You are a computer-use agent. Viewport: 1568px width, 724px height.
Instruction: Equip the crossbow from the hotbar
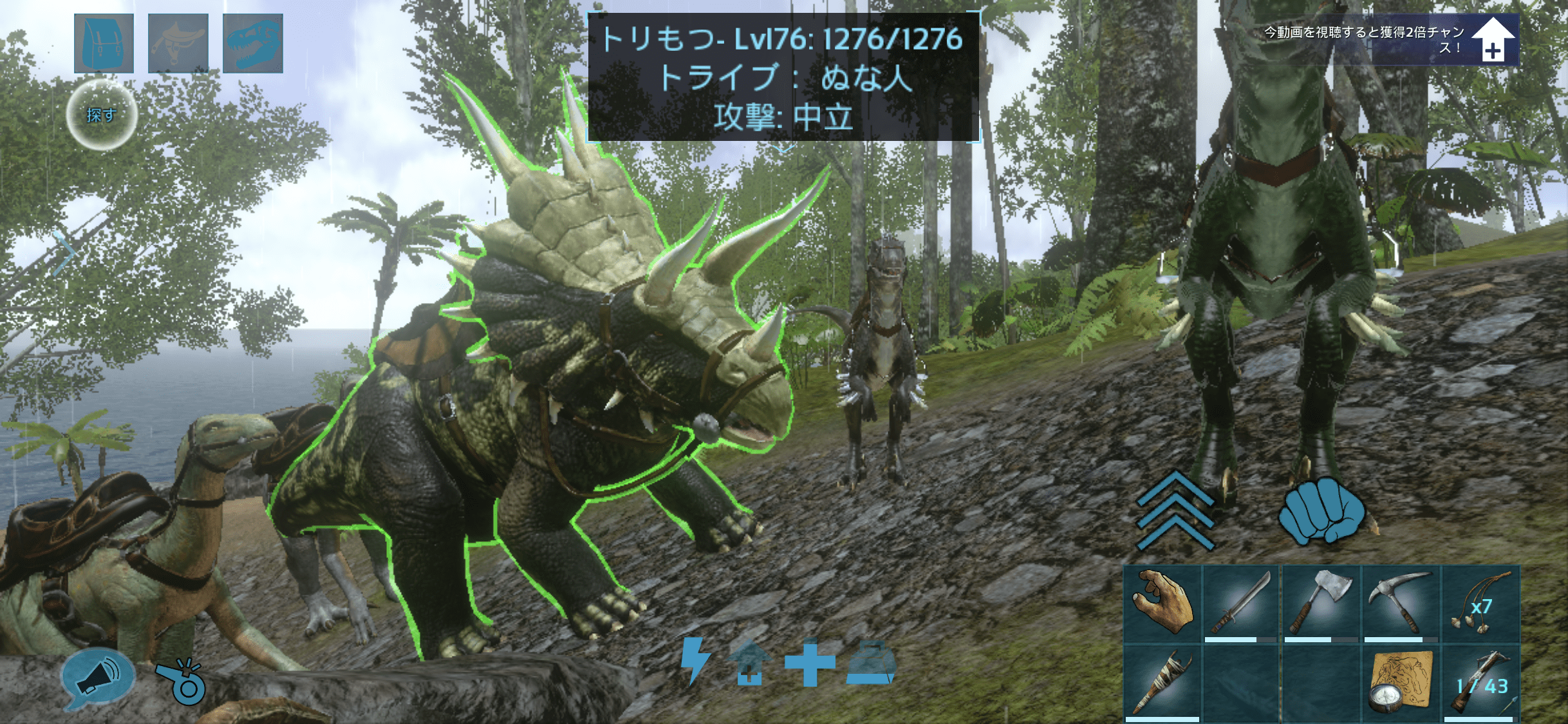click(1480, 683)
